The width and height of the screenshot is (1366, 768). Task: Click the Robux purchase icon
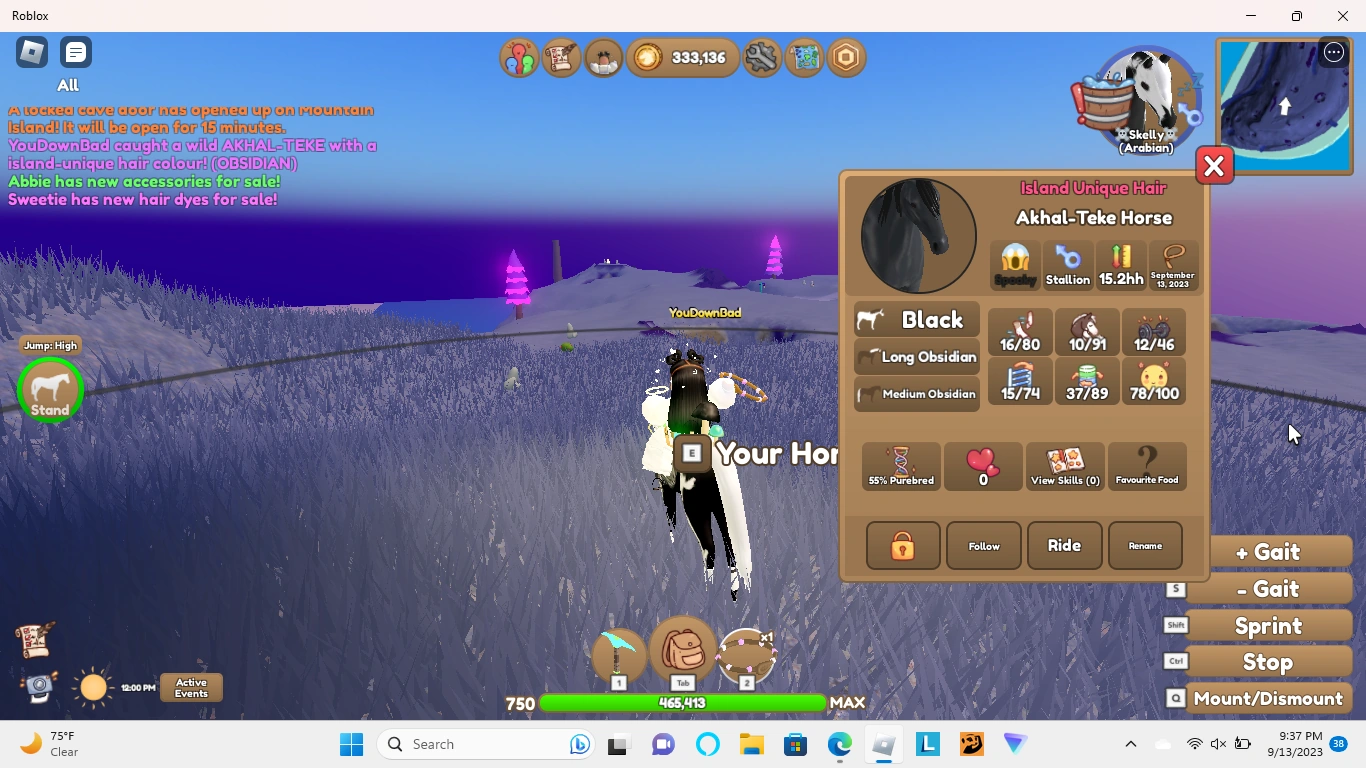tap(846, 57)
